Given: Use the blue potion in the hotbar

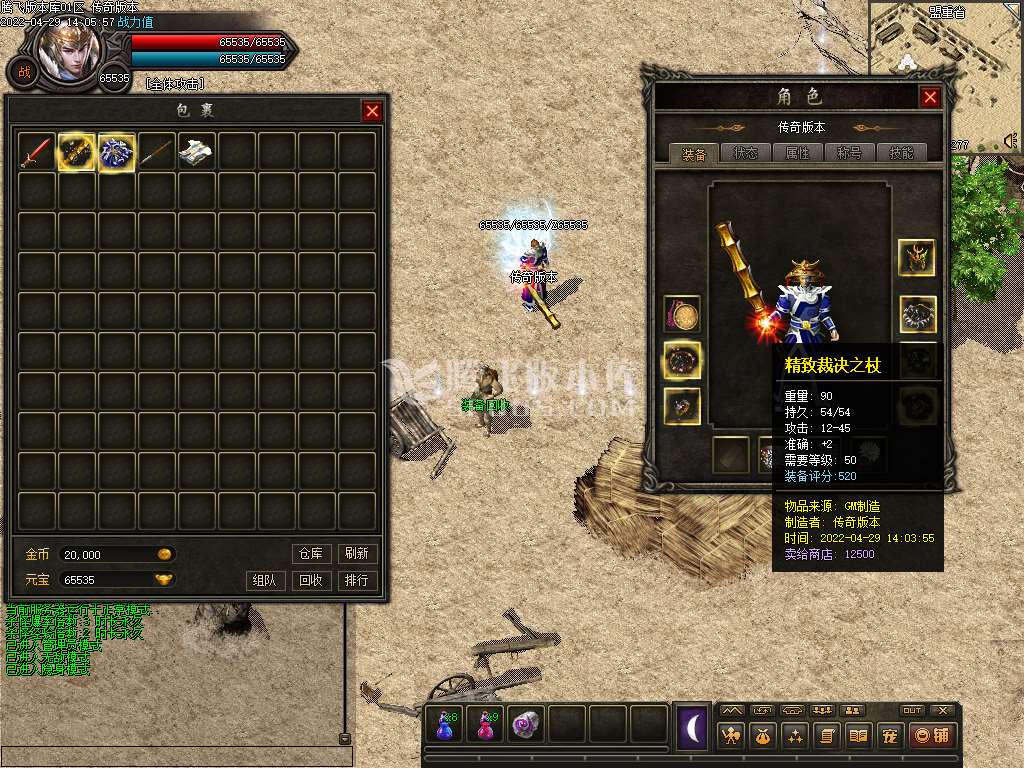Looking at the screenshot, I should coord(443,725).
